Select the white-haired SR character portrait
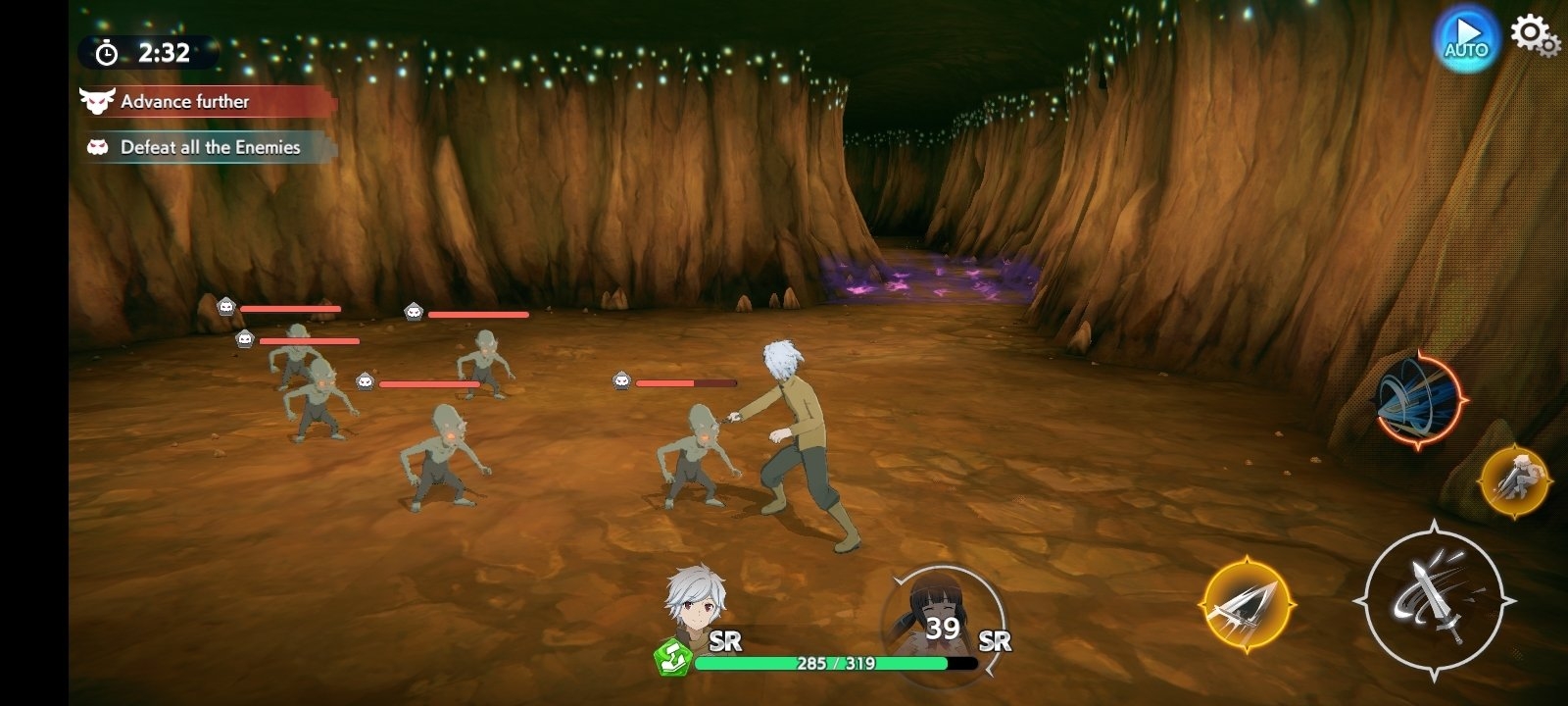 (691, 600)
